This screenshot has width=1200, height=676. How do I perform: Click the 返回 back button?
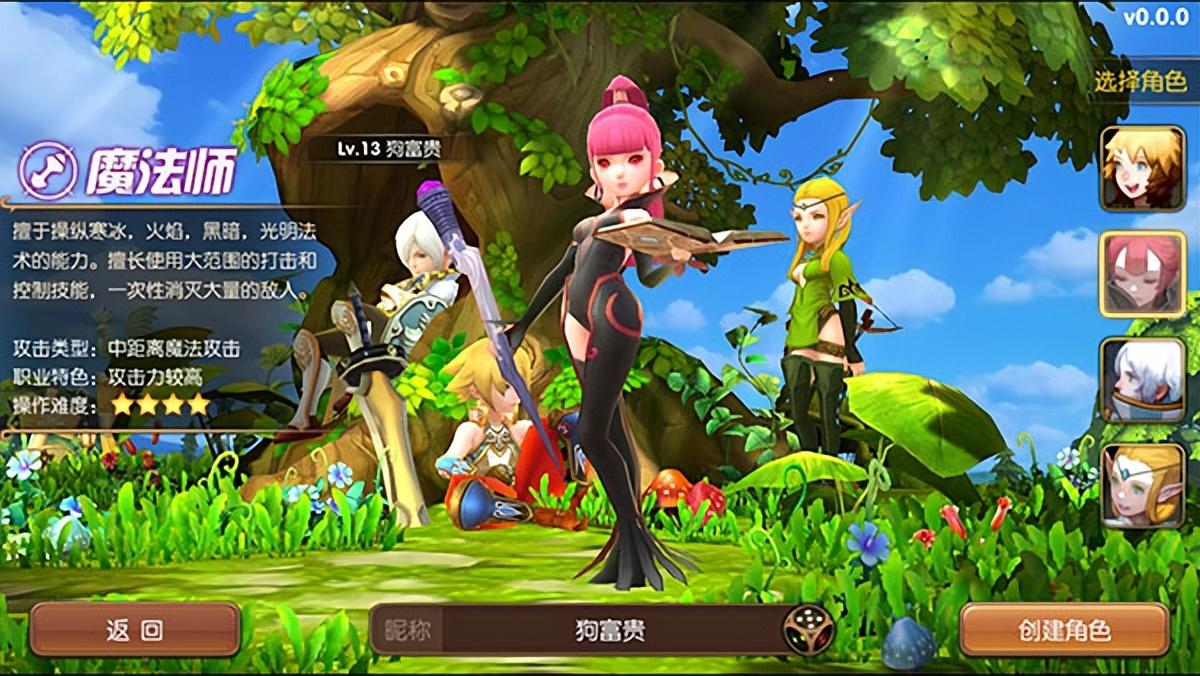coord(135,629)
